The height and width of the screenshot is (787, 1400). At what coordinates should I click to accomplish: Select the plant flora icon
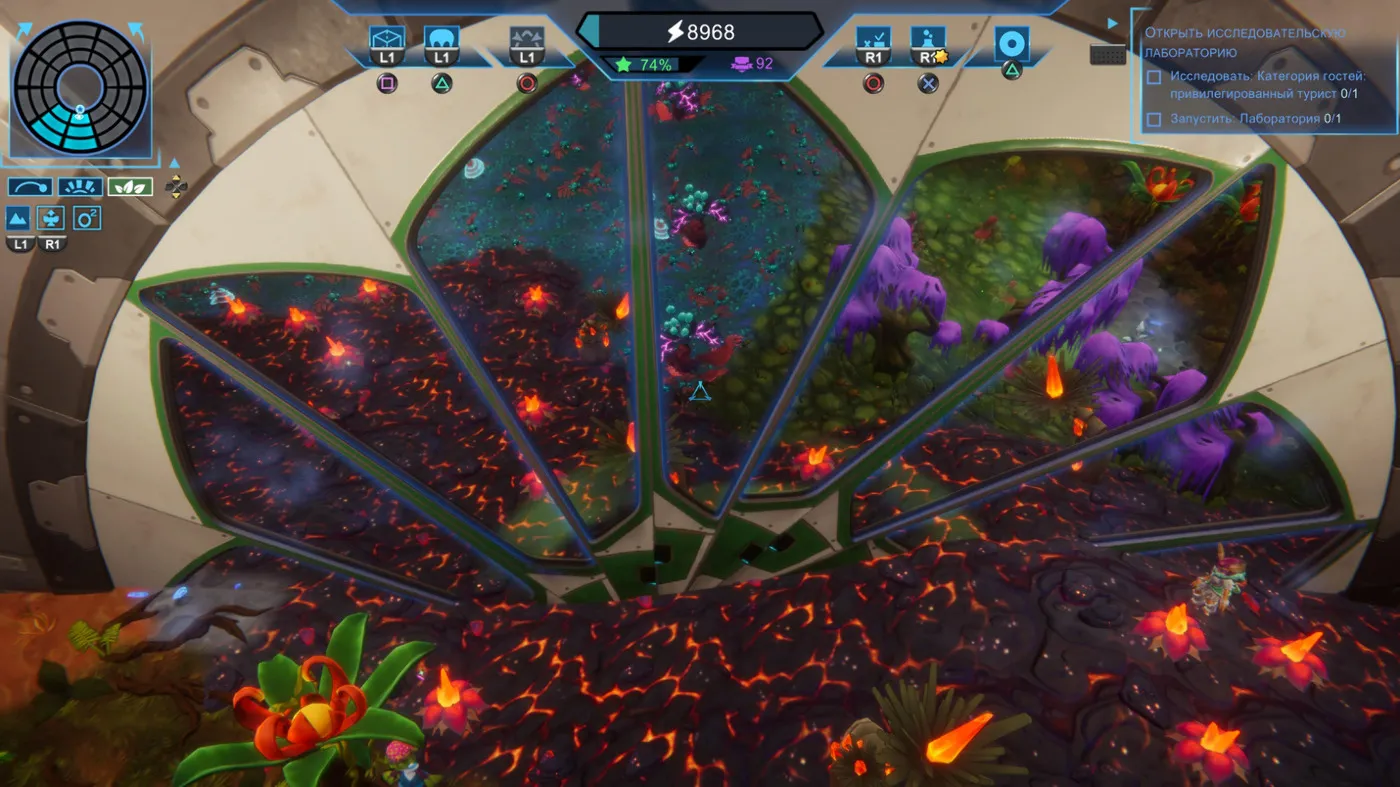[x=51, y=218]
